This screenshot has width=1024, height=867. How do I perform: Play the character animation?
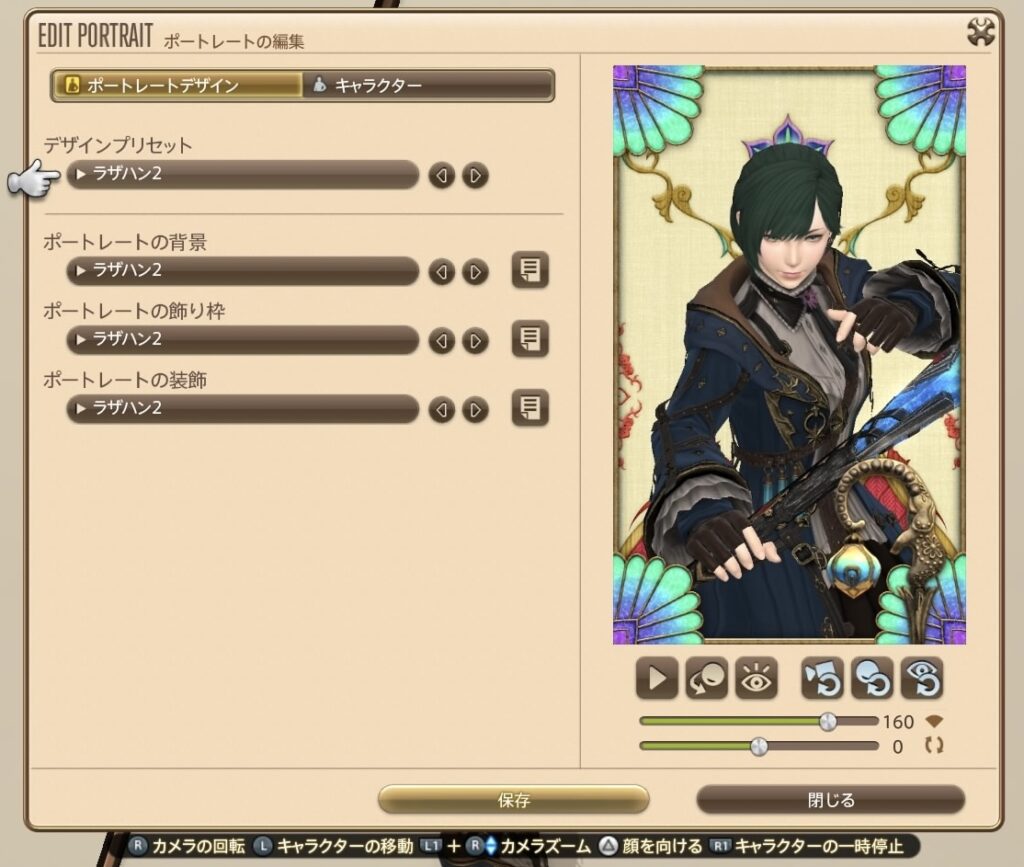pos(657,679)
